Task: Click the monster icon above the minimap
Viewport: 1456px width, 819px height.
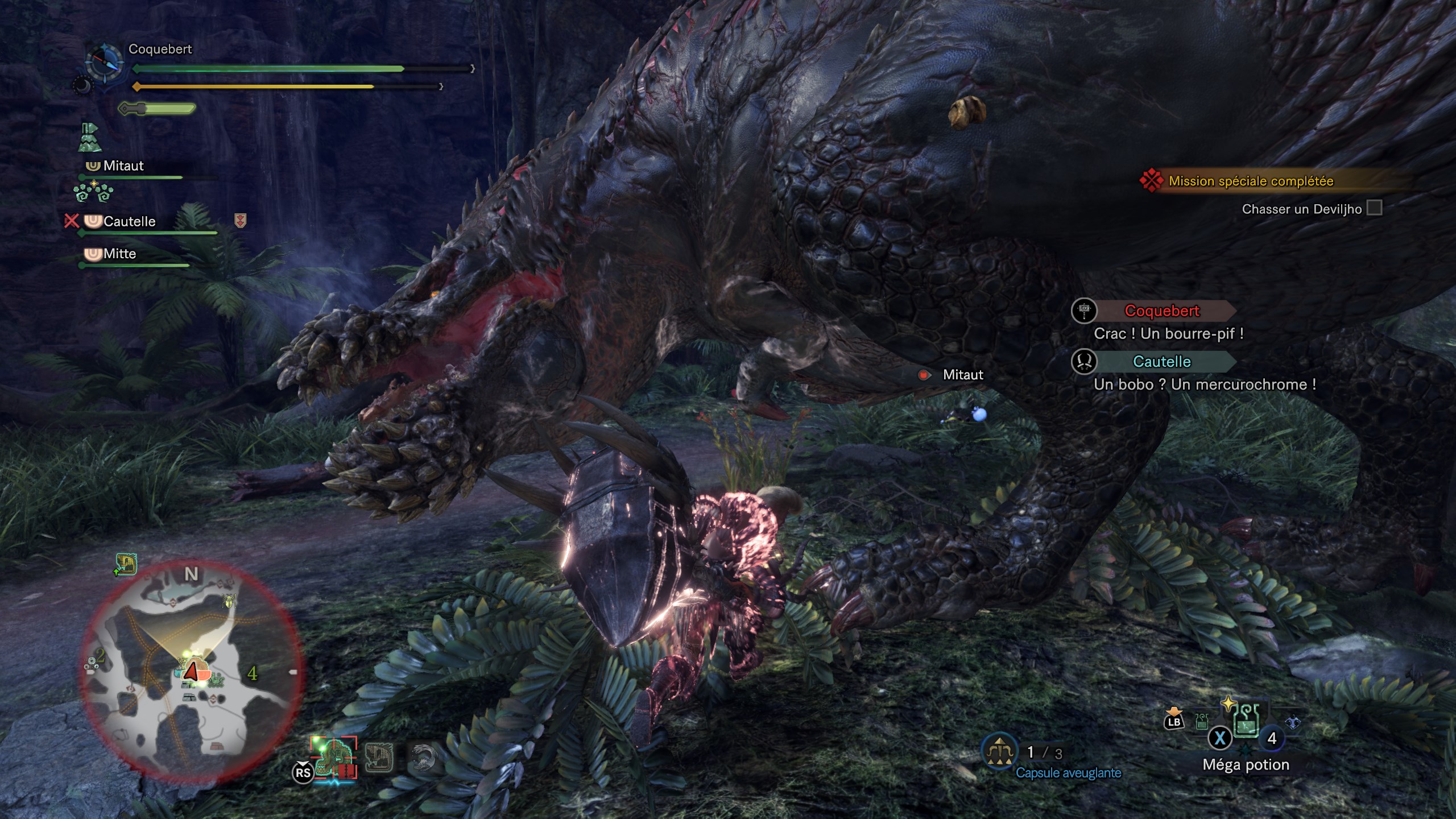Action: pyautogui.click(x=126, y=564)
